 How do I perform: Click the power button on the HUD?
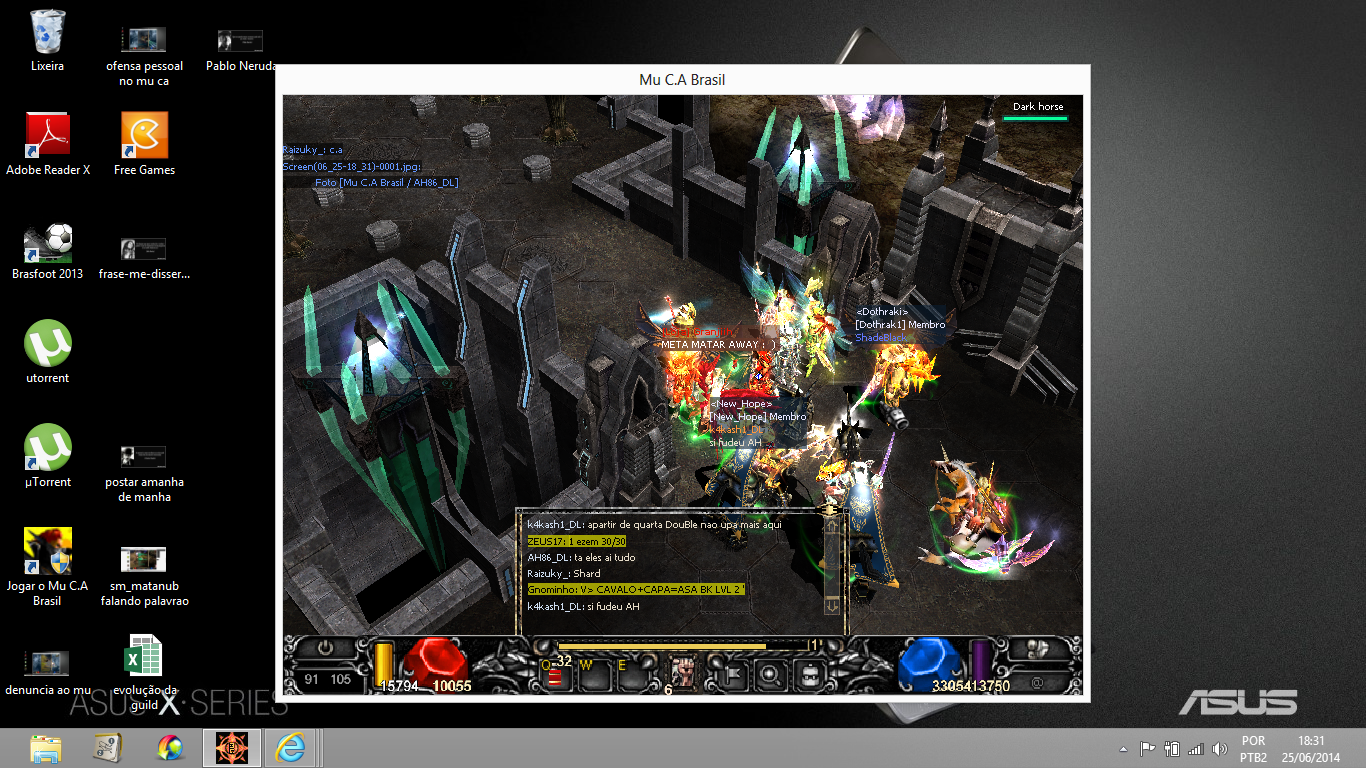[x=326, y=648]
